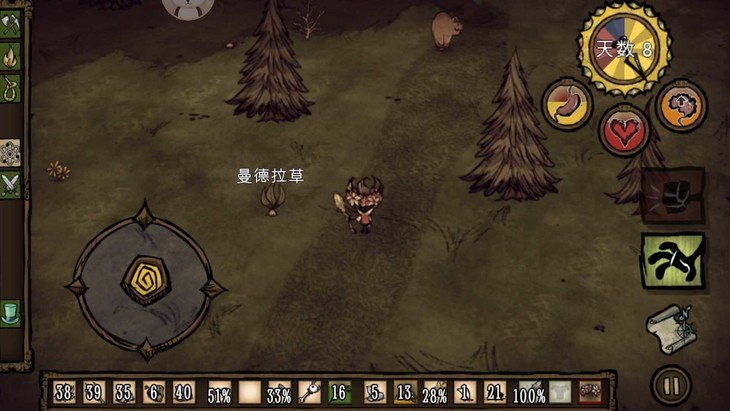The width and height of the screenshot is (730, 411).
Task: Tap the dark attack fist button
Action: click(x=672, y=196)
